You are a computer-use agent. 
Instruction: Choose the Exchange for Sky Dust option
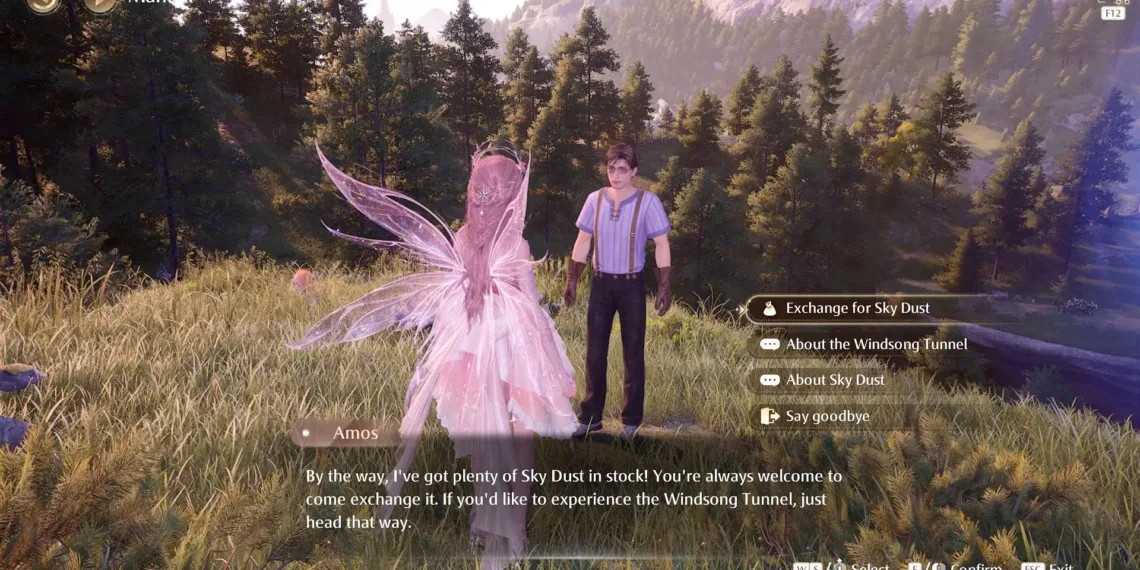pyautogui.click(x=857, y=308)
